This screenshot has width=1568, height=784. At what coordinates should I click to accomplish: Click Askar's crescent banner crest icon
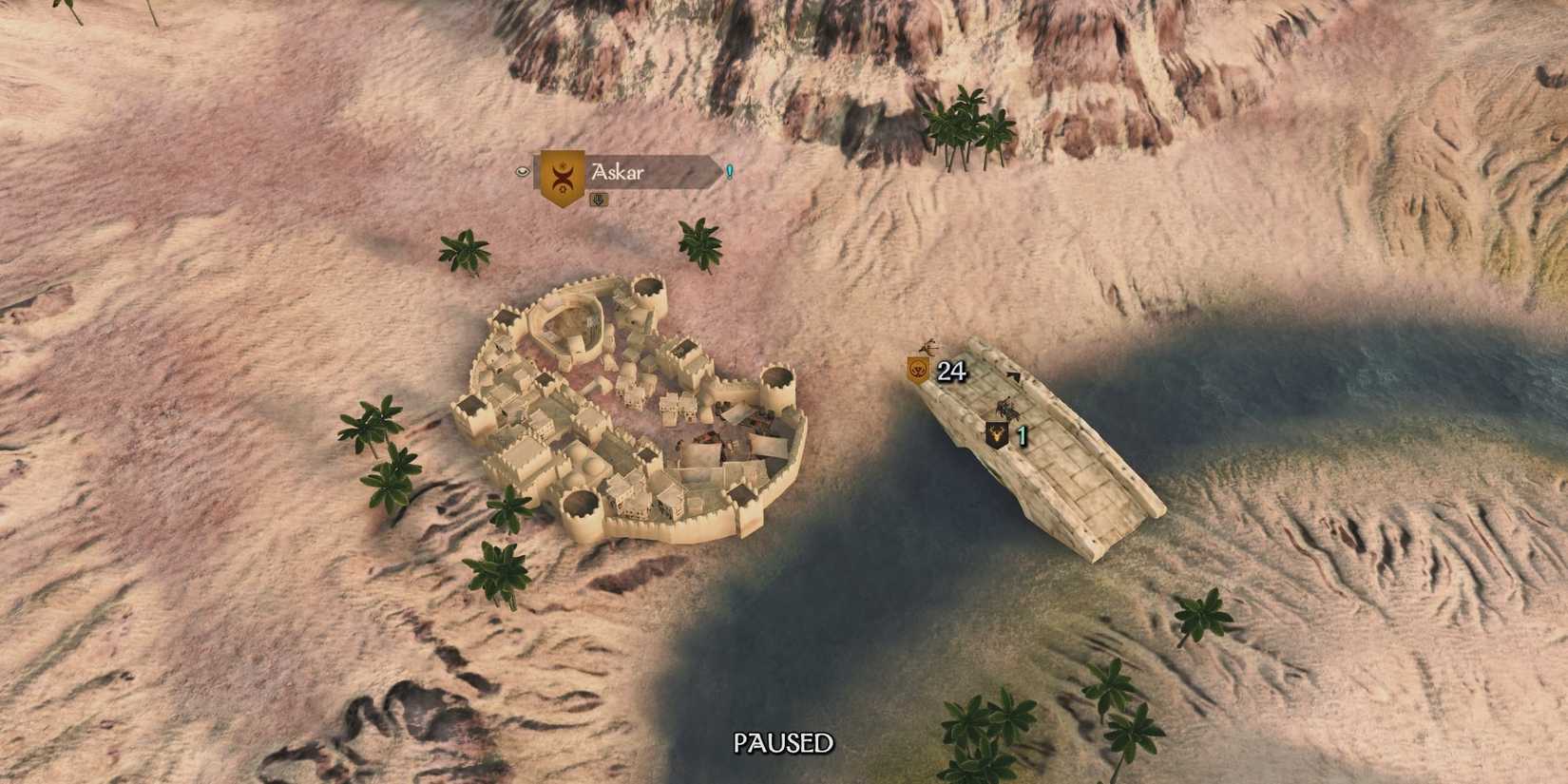563,177
